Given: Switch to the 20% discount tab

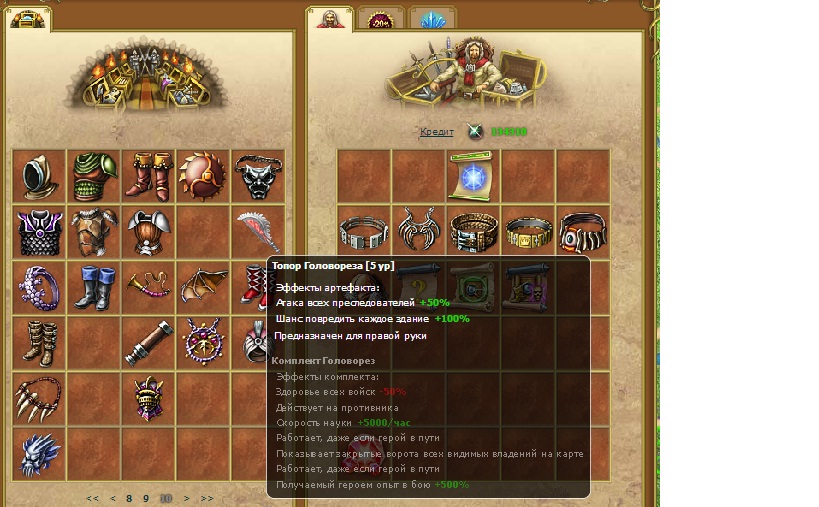Looking at the screenshot, I should pos(381,18).
